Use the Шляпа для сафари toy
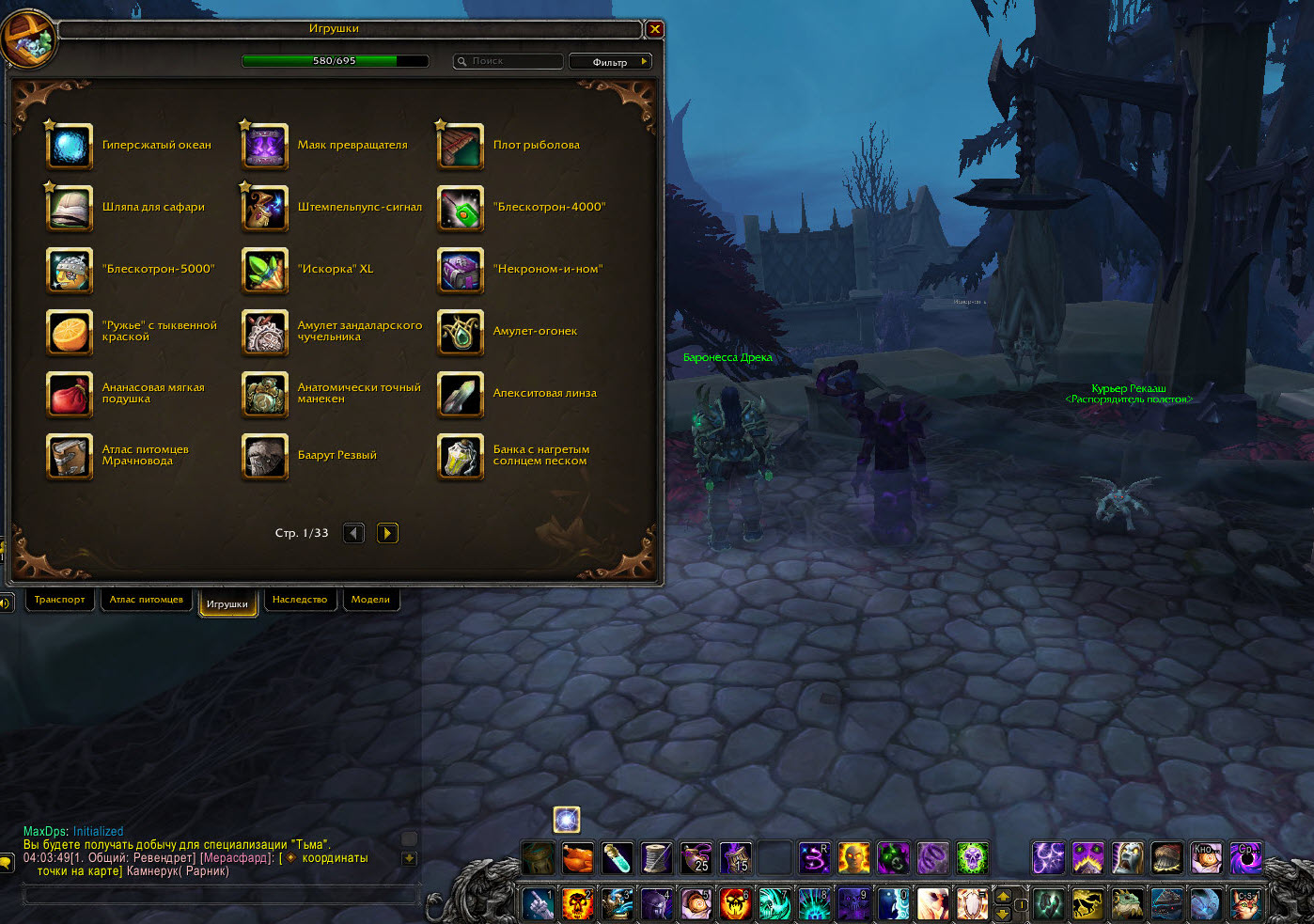This screenshot has width=1314, height=924. [70, 208]
